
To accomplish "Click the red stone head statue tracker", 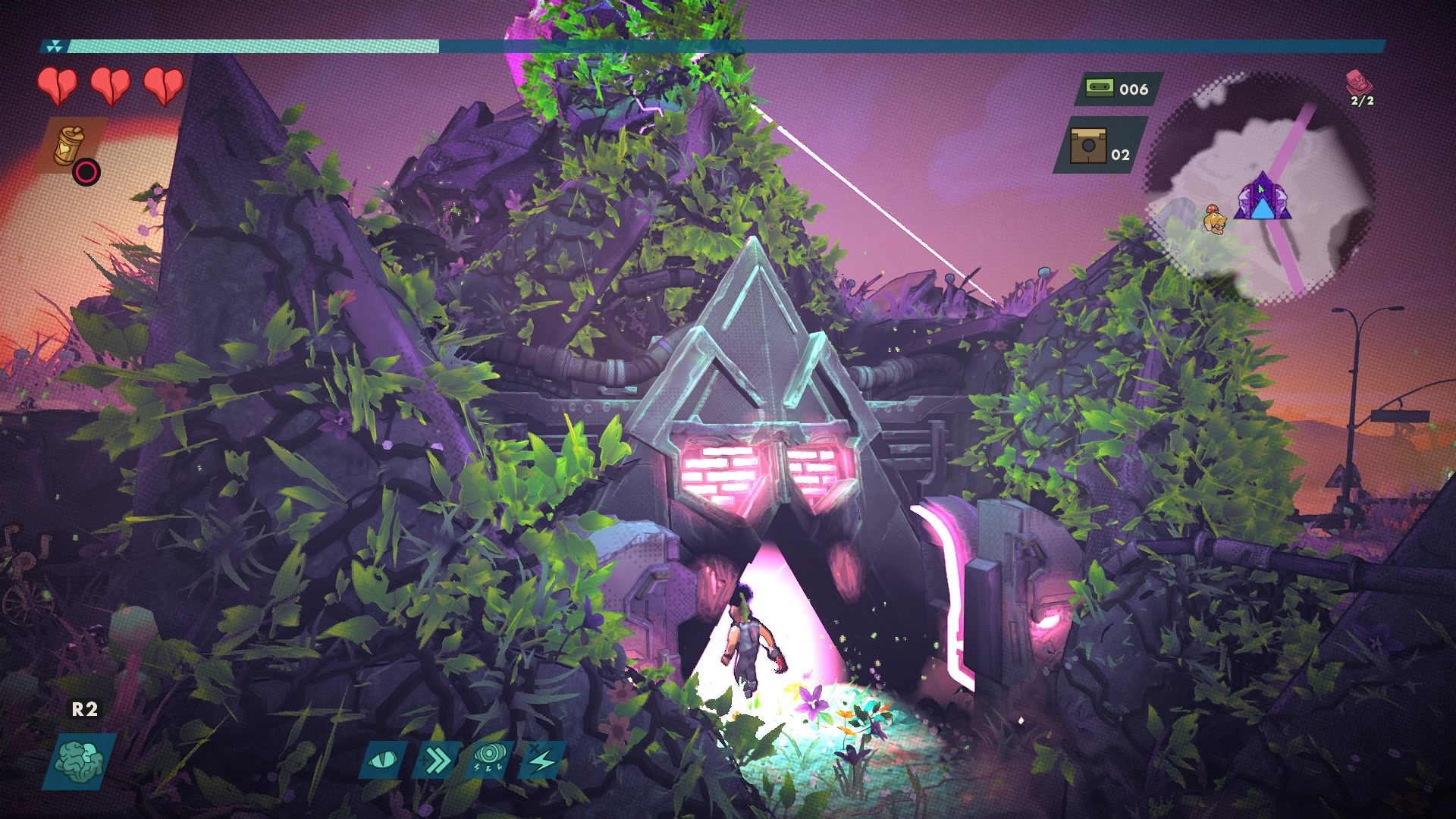I will coord(1357,81).
